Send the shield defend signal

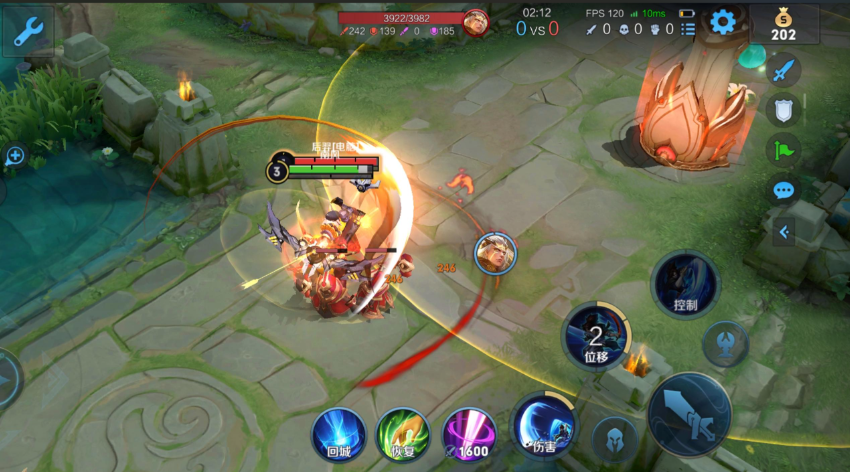[784, 109]
